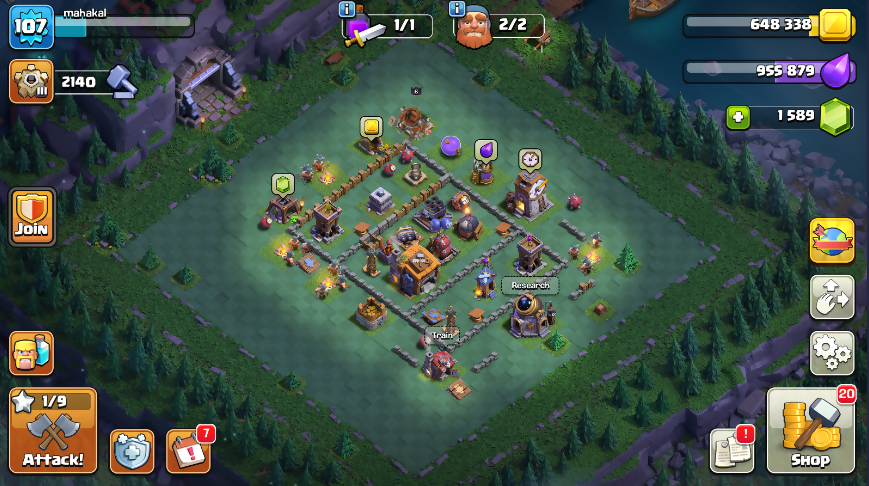Open the barbarian army overview icon
Viewport: 869px width, 486px height.
(31, 353)
